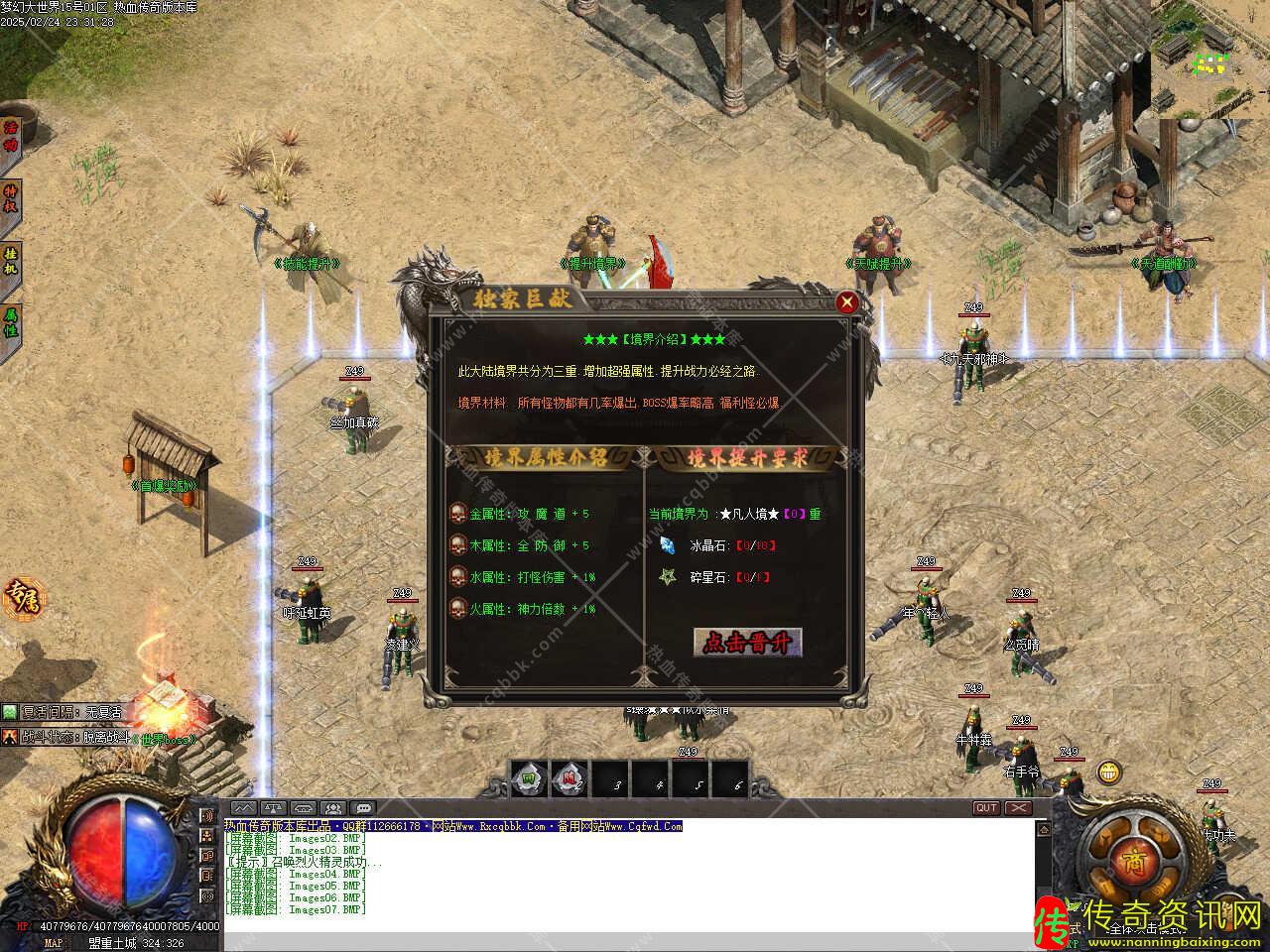Click the smiley face emoticon icon
The height and width of the screenshot is (952, 1270).
(x=1108, y=772)
